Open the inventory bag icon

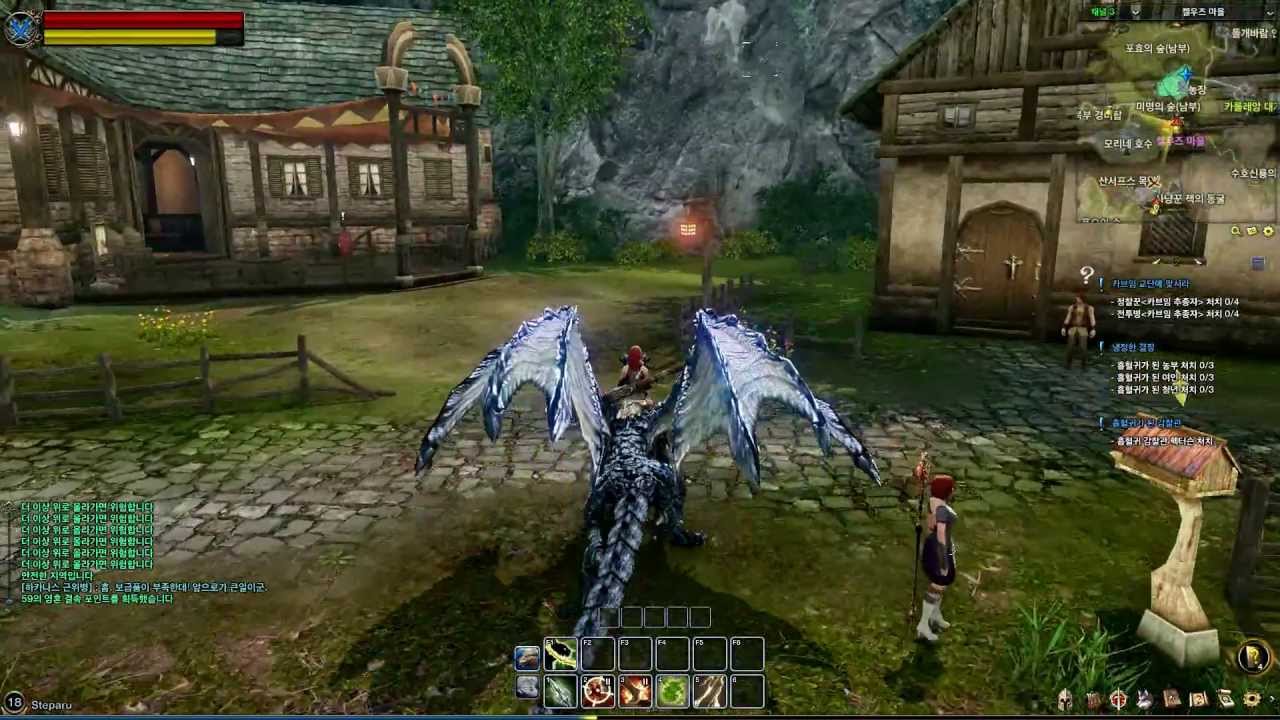tap(1093, 700)
